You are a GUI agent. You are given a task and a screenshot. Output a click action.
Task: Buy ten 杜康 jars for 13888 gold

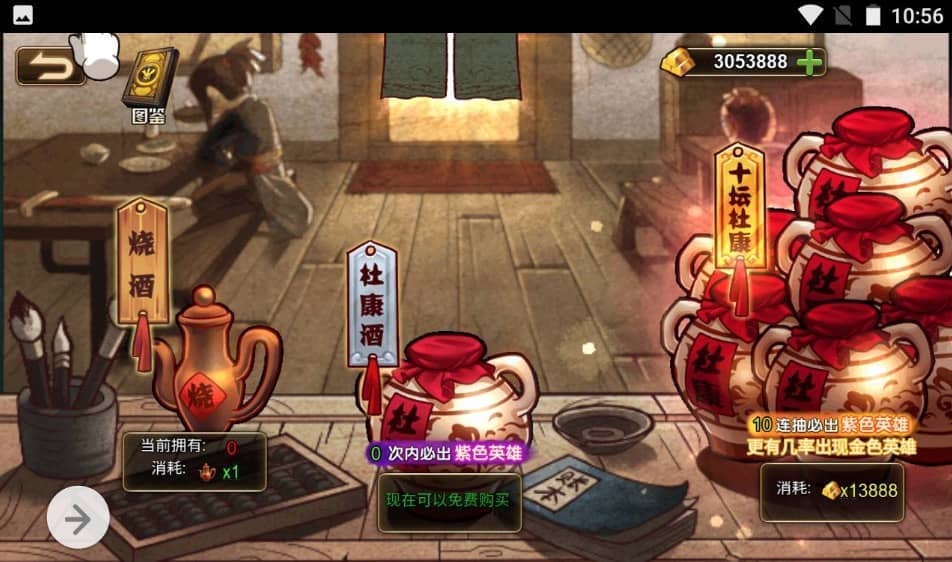click(832, 491)
